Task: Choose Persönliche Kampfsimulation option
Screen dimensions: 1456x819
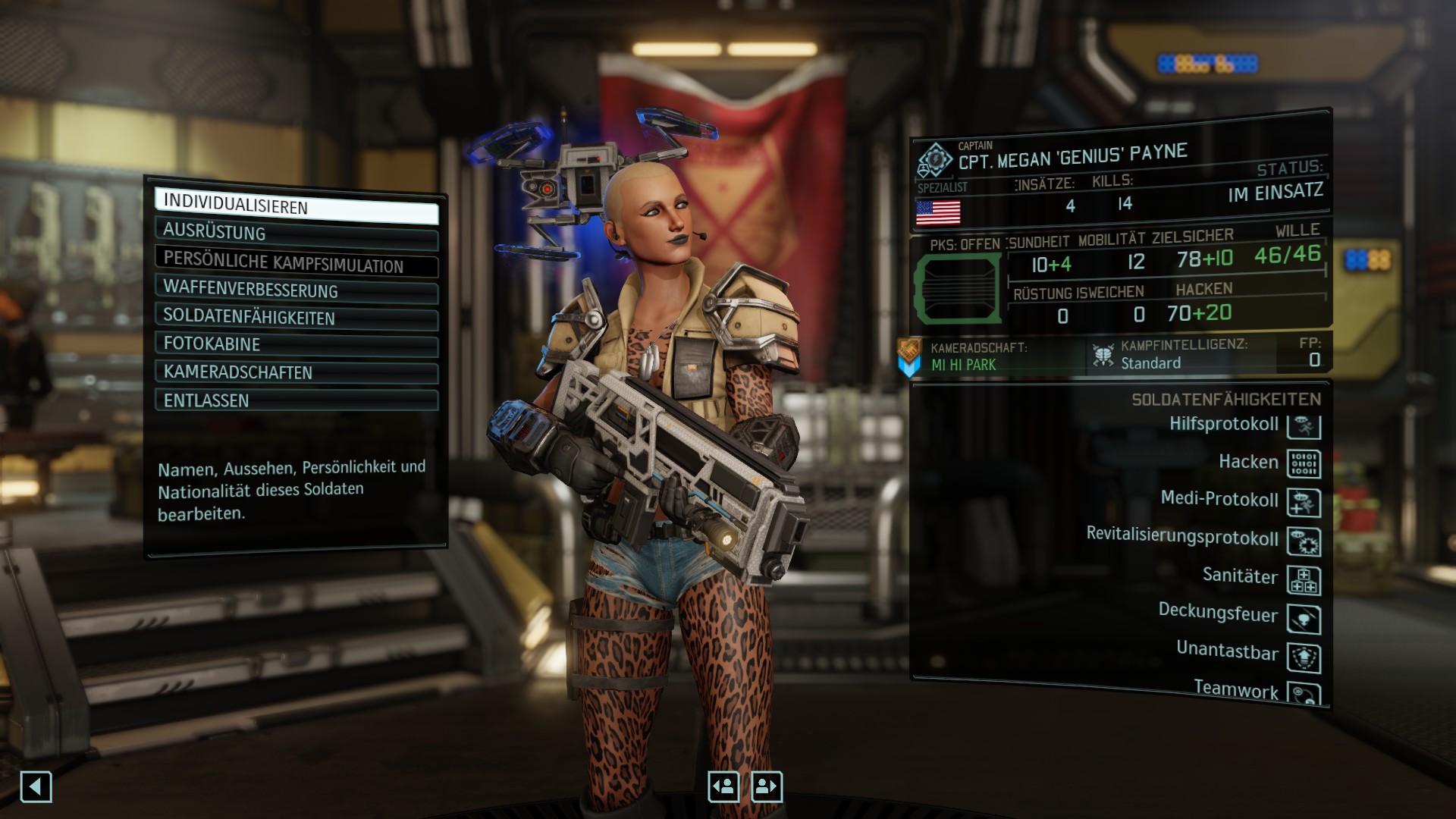Action: click(296, 262)
